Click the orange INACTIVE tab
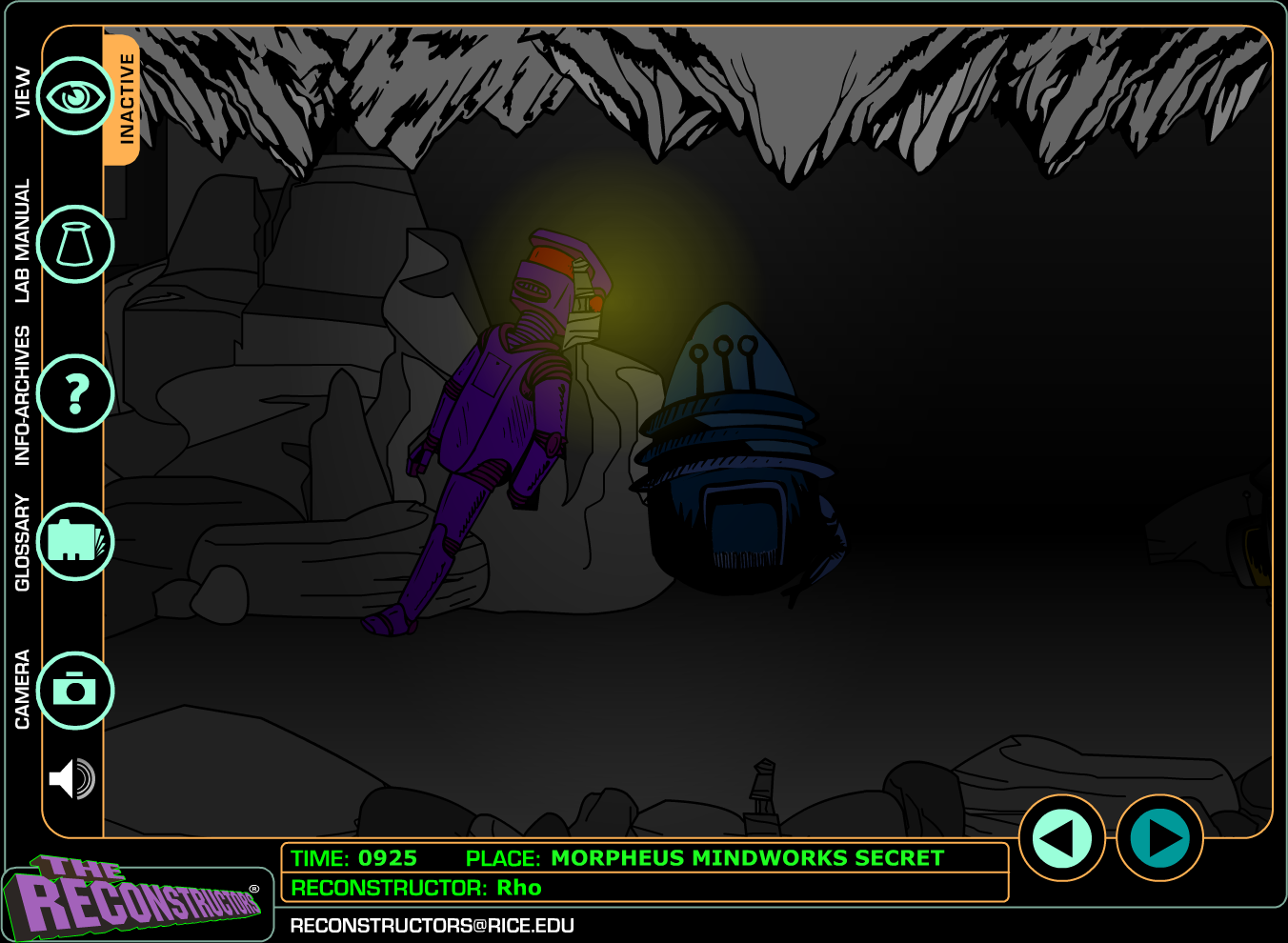1288x943 pixels. (x=125, y=99)
